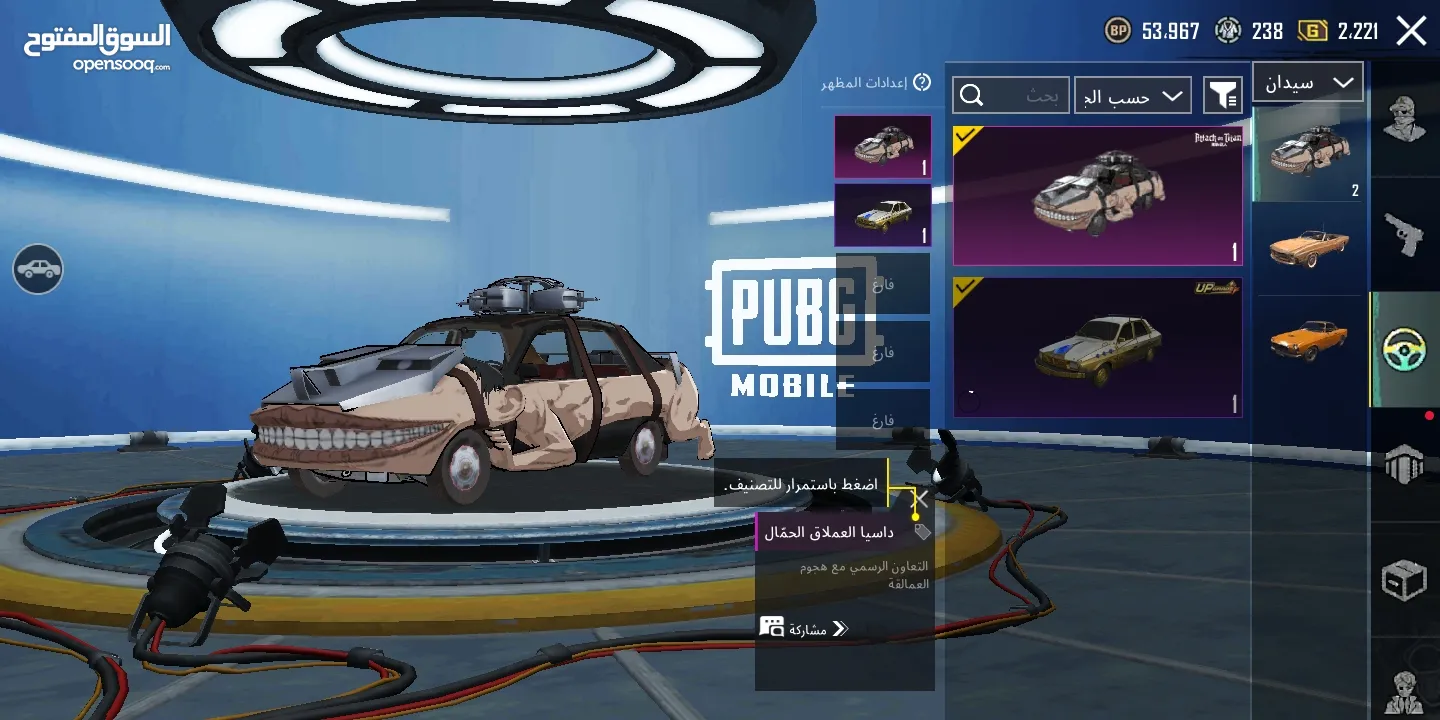The width and height of the screenshot is (1440, 720).
Task: Open the backpack equipment section
Action: click(x=1403, y=464)
